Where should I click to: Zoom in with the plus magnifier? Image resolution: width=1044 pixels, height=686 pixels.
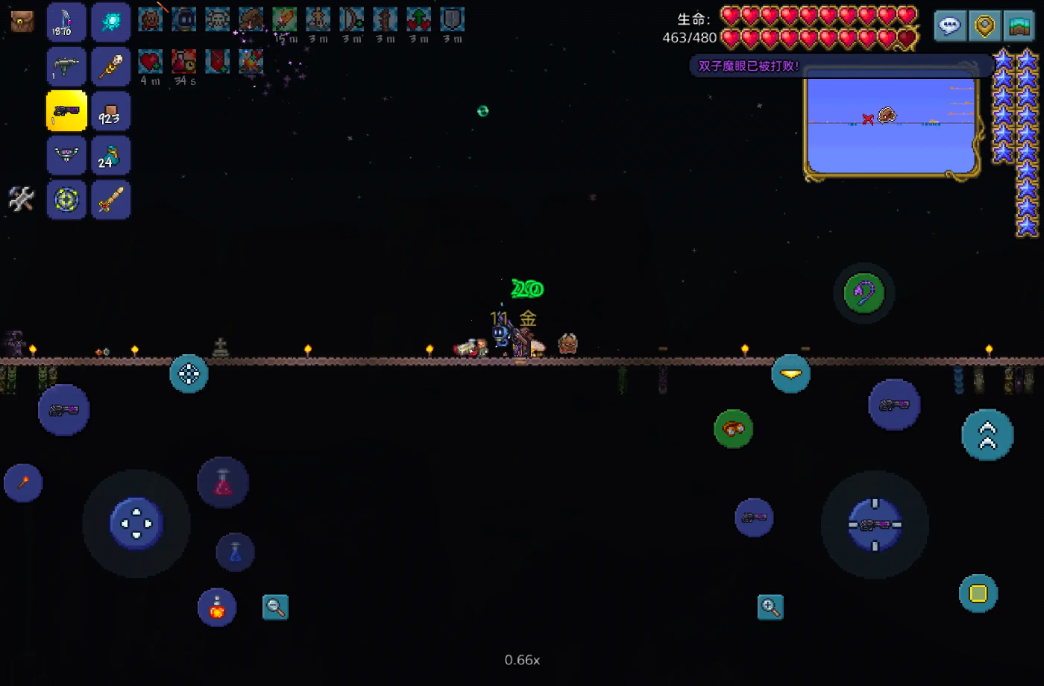pos(770,607)
